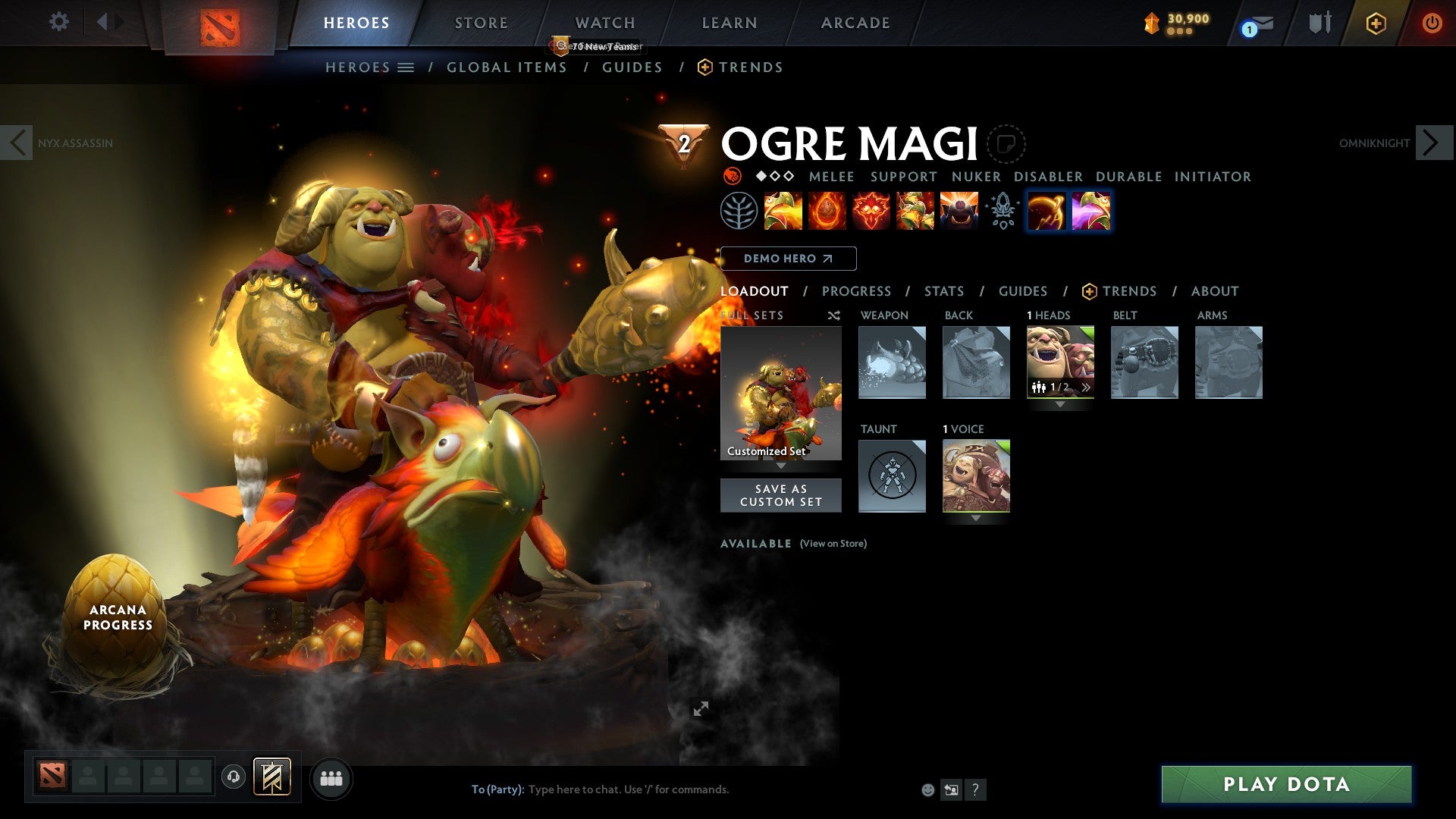Open the Dota Plus hexagon icon

click(1376, 23)
